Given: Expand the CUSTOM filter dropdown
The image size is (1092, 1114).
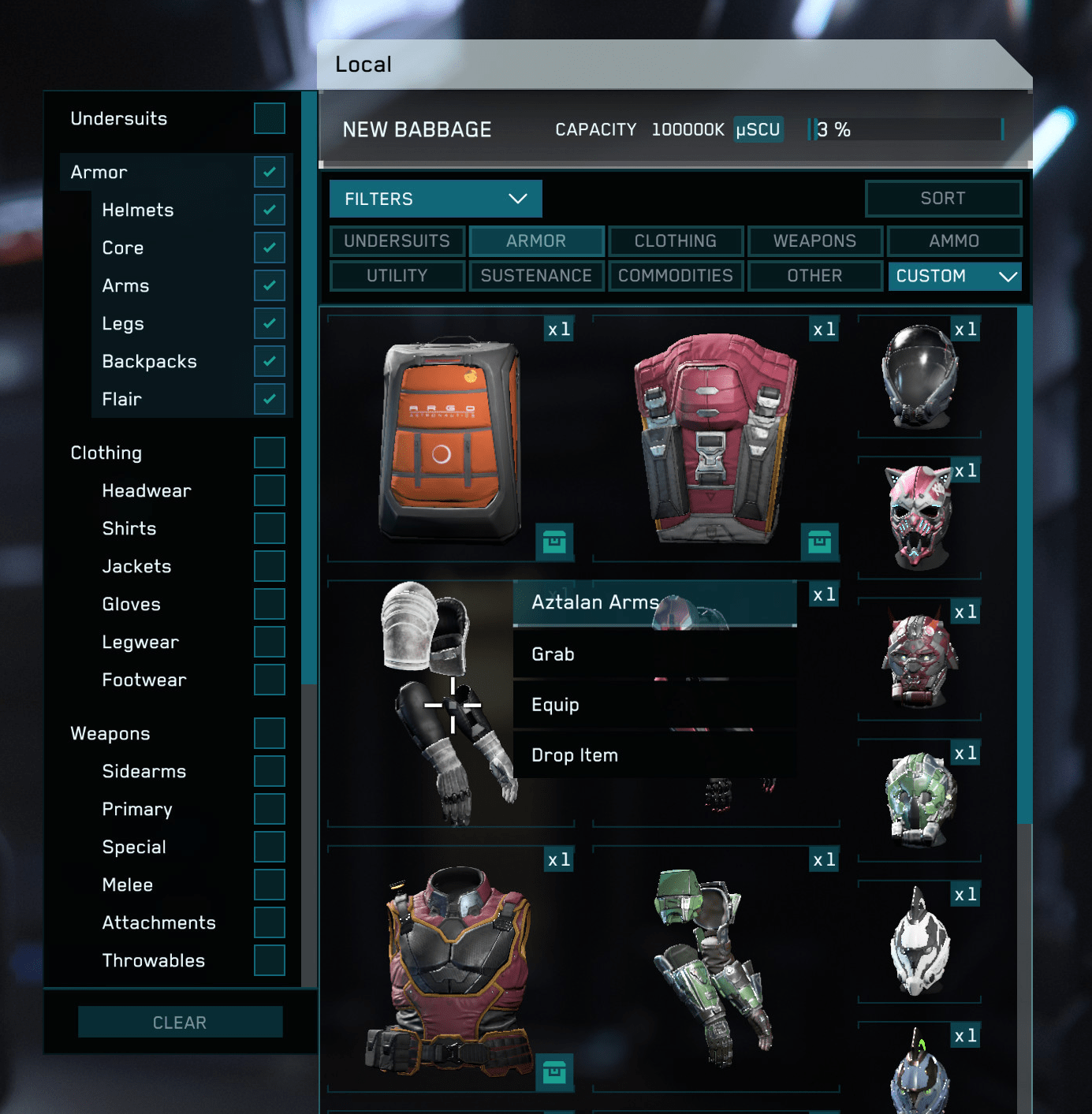Looking at the screenshot, I should tap(954, 276).
